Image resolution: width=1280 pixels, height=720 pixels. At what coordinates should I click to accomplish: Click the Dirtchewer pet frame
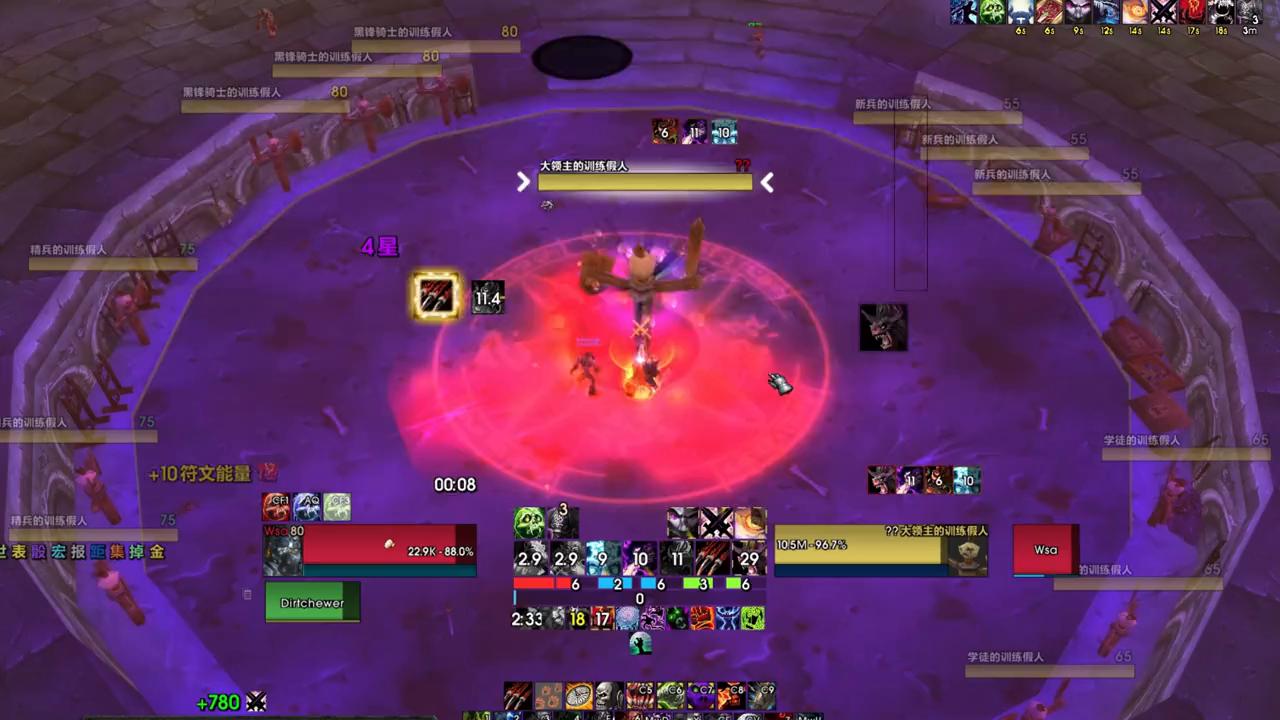pos(312,603)
